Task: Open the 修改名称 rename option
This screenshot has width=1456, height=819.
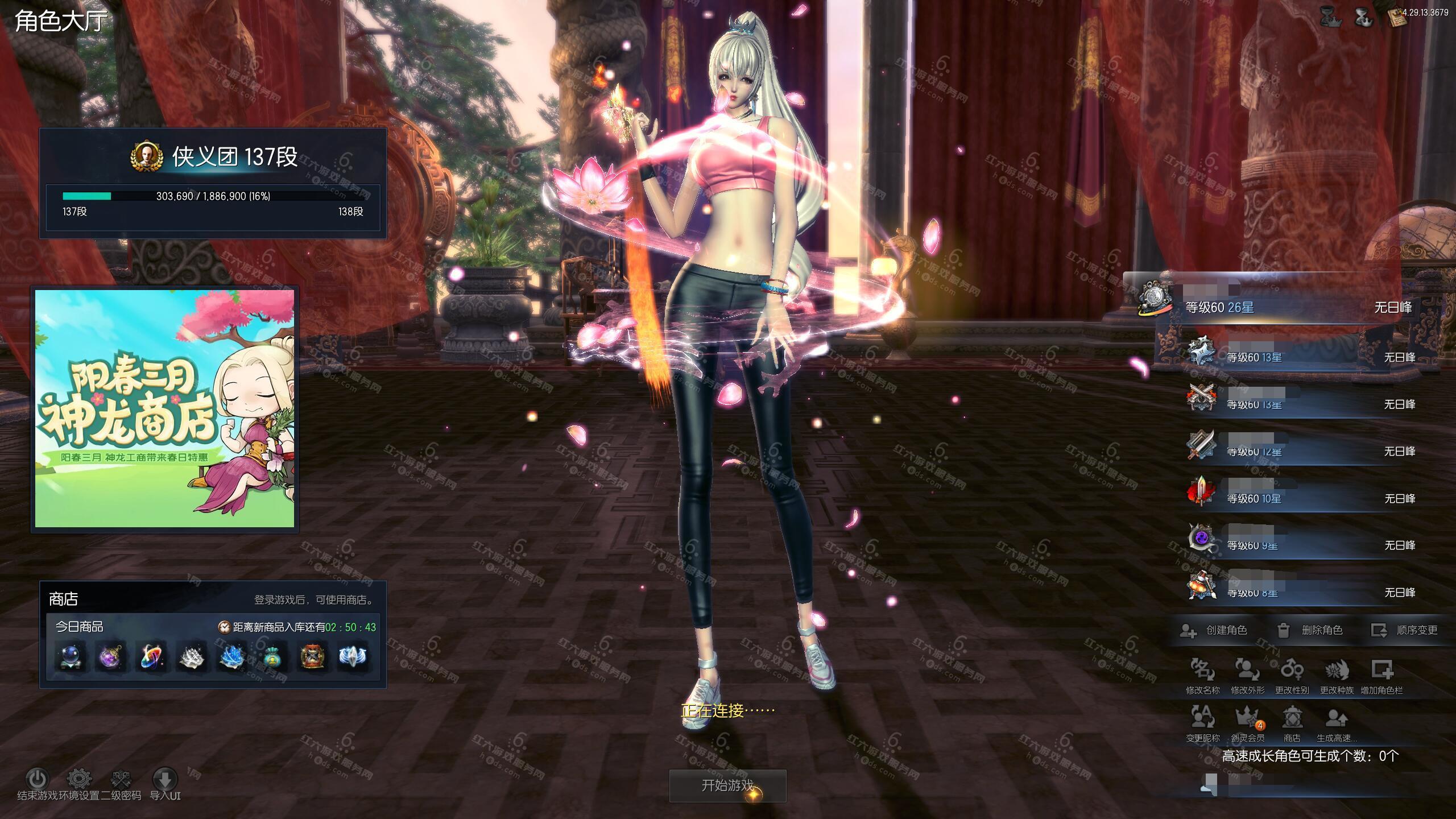Action: [1202, 676]
